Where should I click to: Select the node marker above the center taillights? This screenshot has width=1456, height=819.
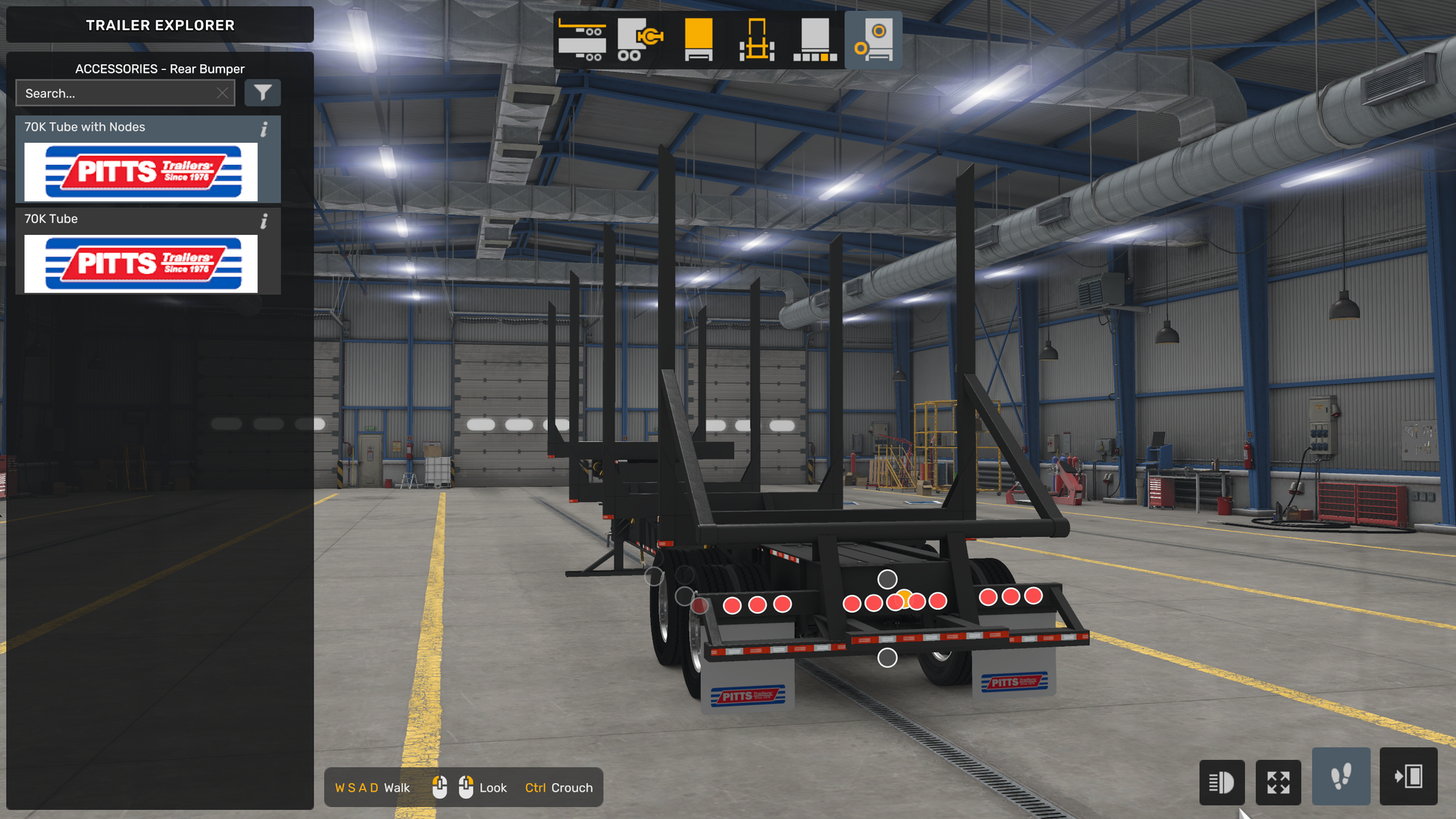[x=887, y=579]
